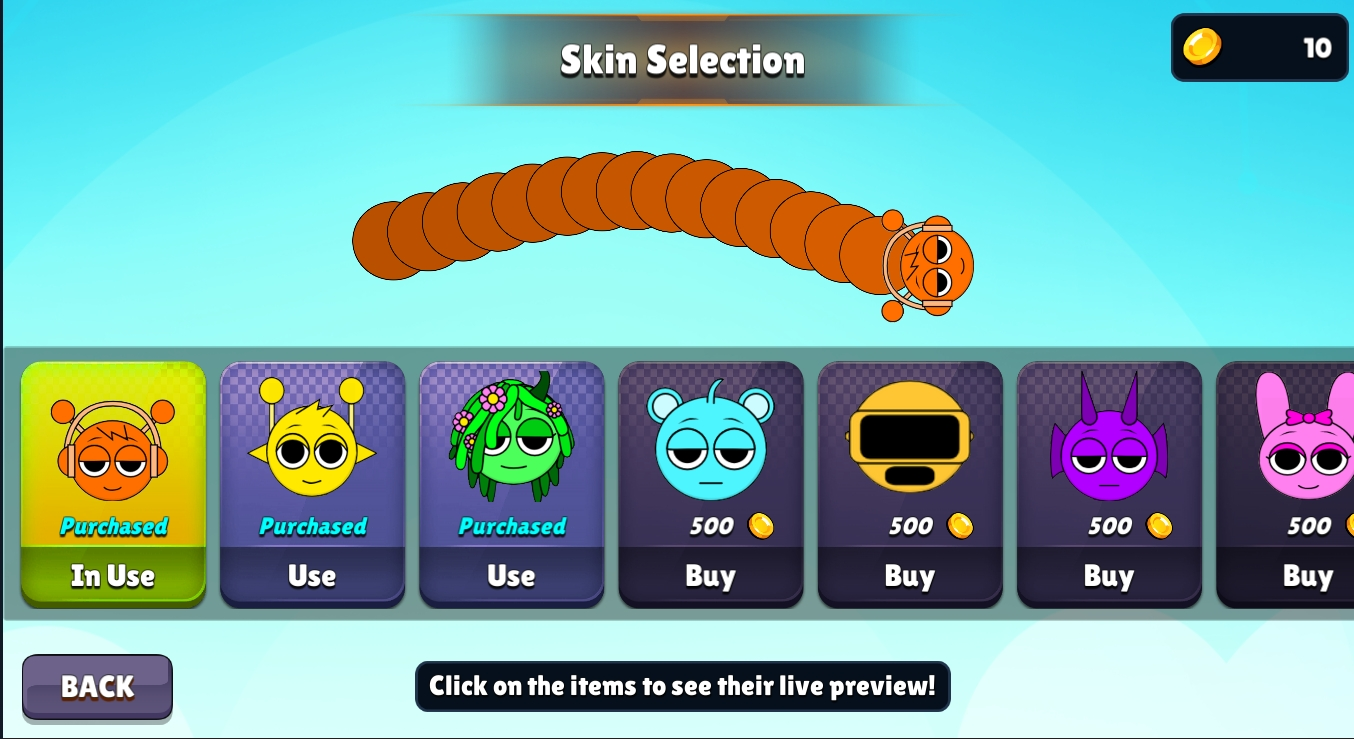Image resolution: width=1354 pixels, height=739 pixels.
Task: Click the Skin Selection title banner
Action: pyautogui.click(x=681, y=60)
